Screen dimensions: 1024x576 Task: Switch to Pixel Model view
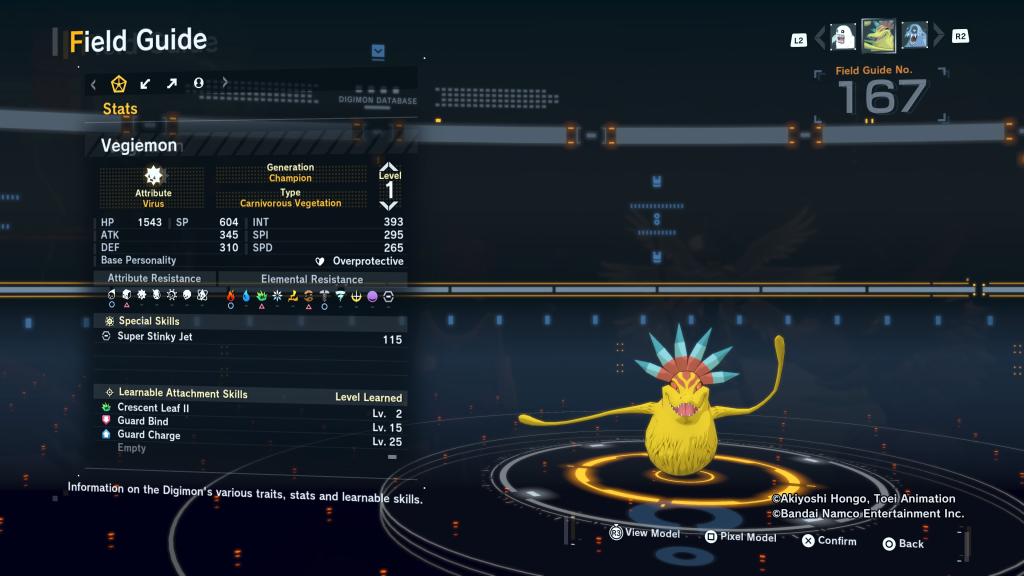[x=740, y=537]
